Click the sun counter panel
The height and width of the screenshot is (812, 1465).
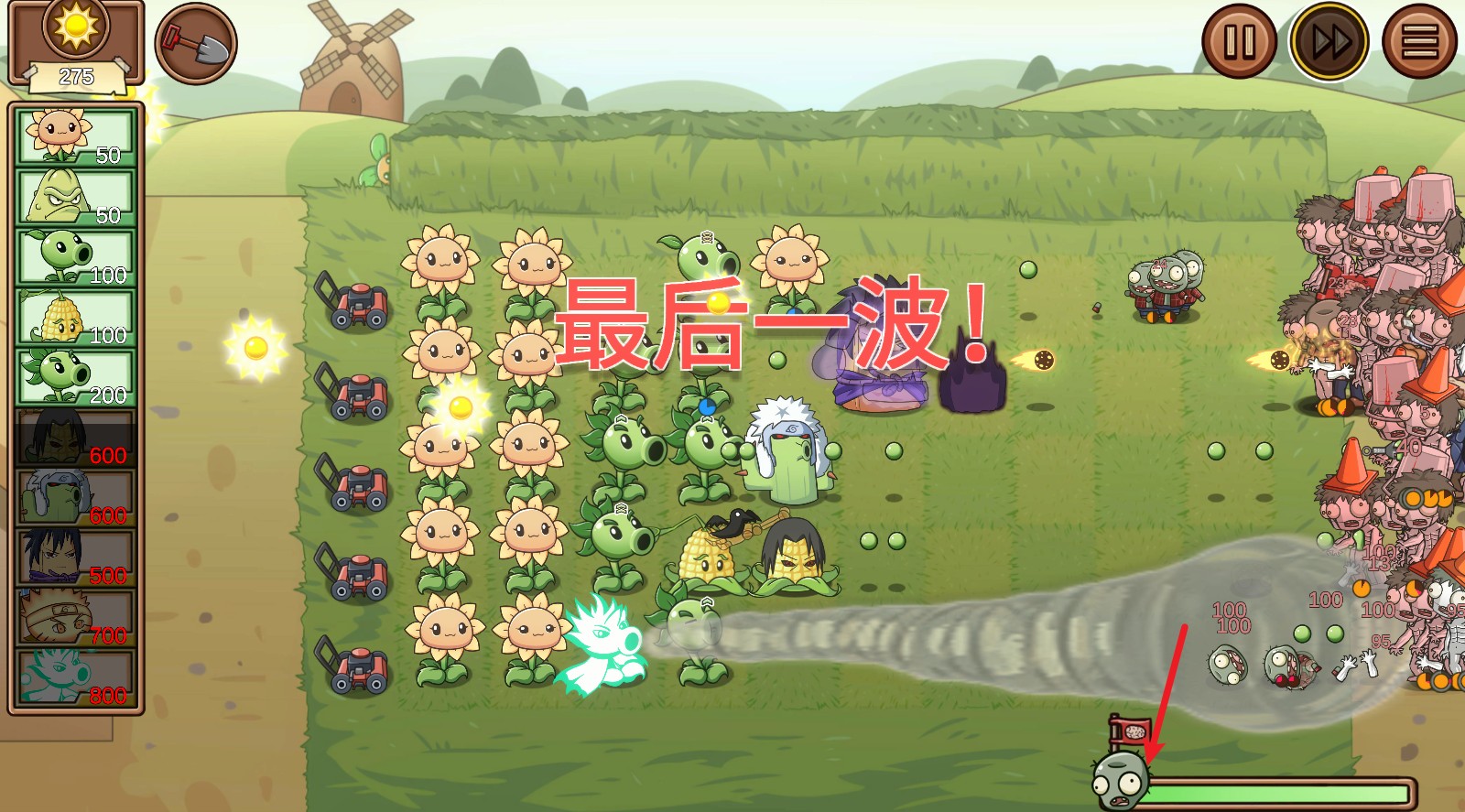tap(77, 41)
